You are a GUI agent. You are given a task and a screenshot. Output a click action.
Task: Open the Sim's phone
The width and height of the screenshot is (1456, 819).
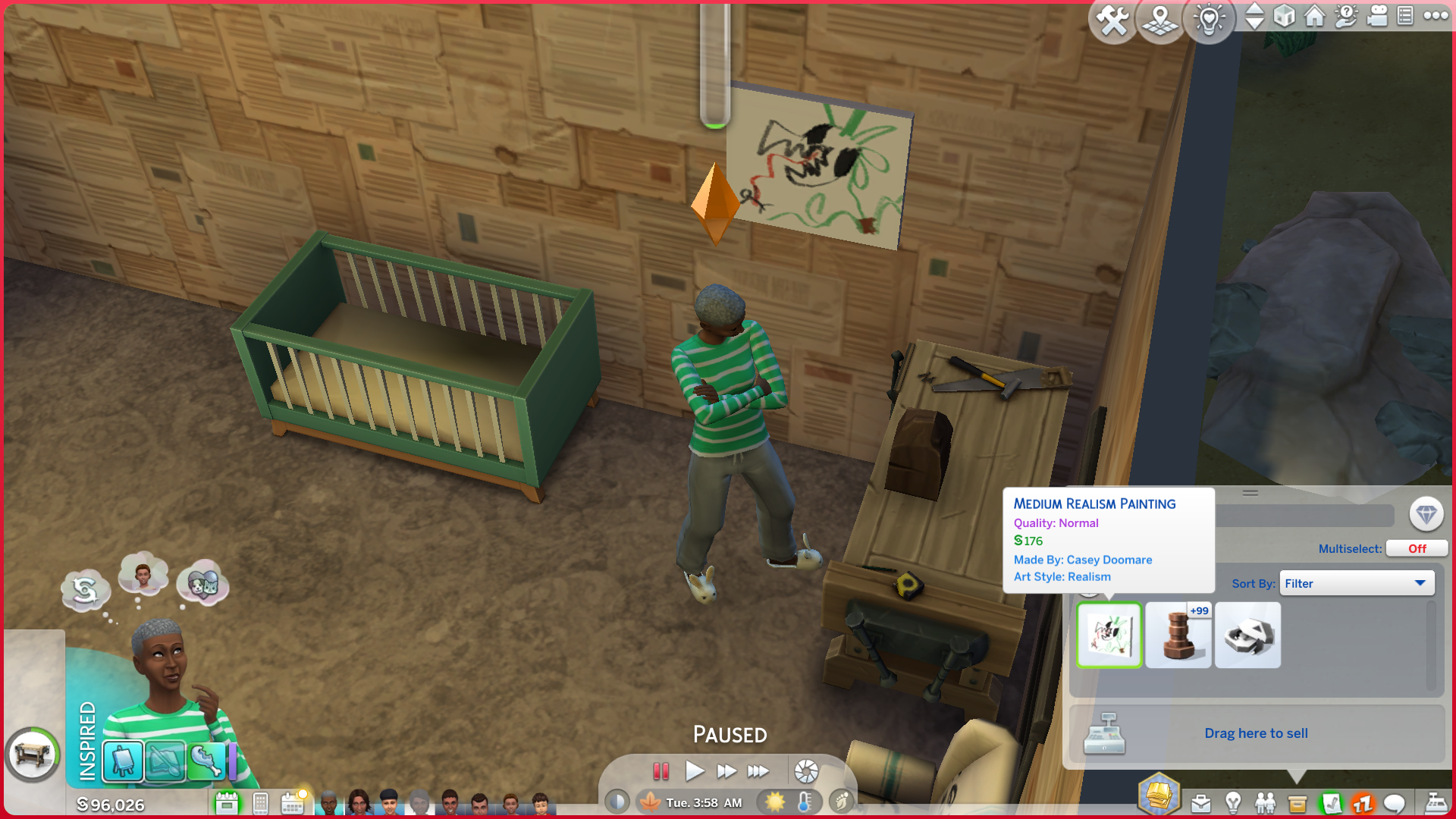click(x=260, y=802)
